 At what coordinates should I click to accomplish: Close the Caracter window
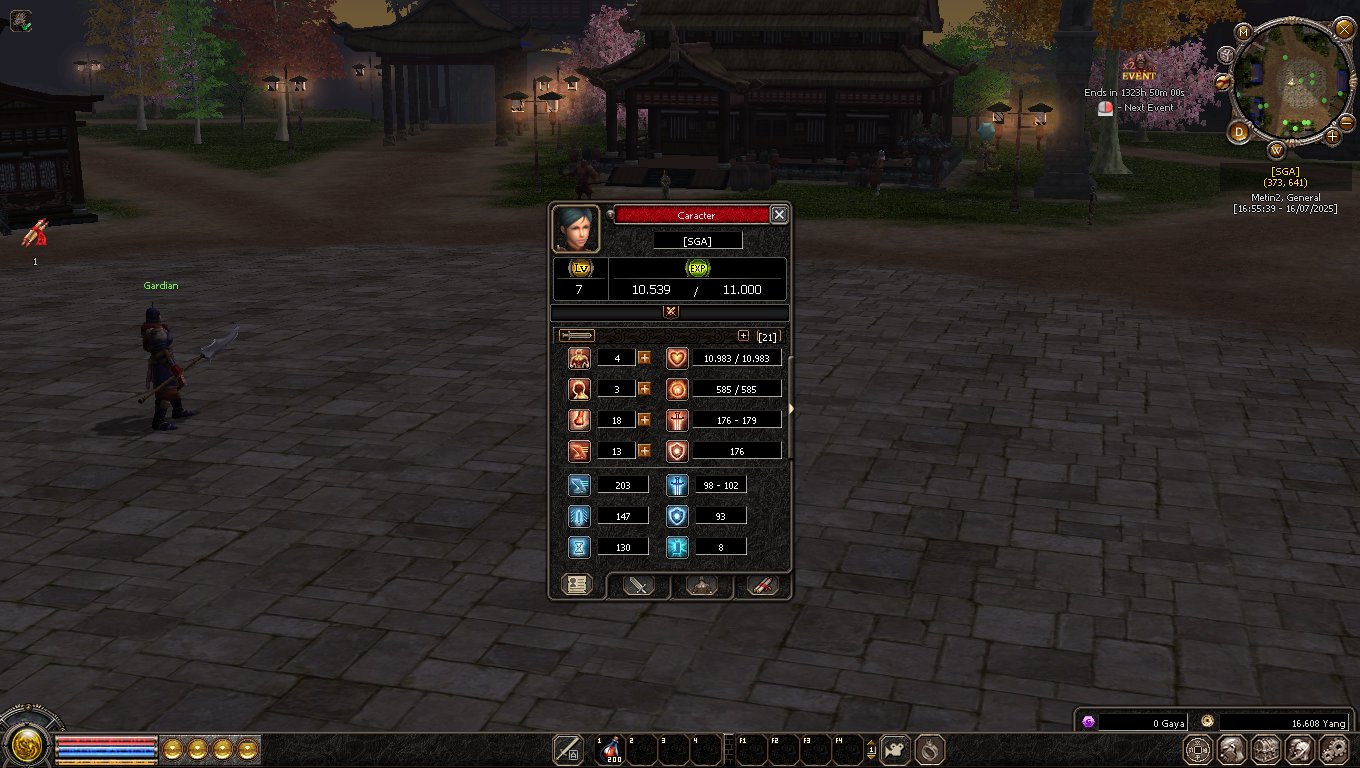[x=779, y=214]
